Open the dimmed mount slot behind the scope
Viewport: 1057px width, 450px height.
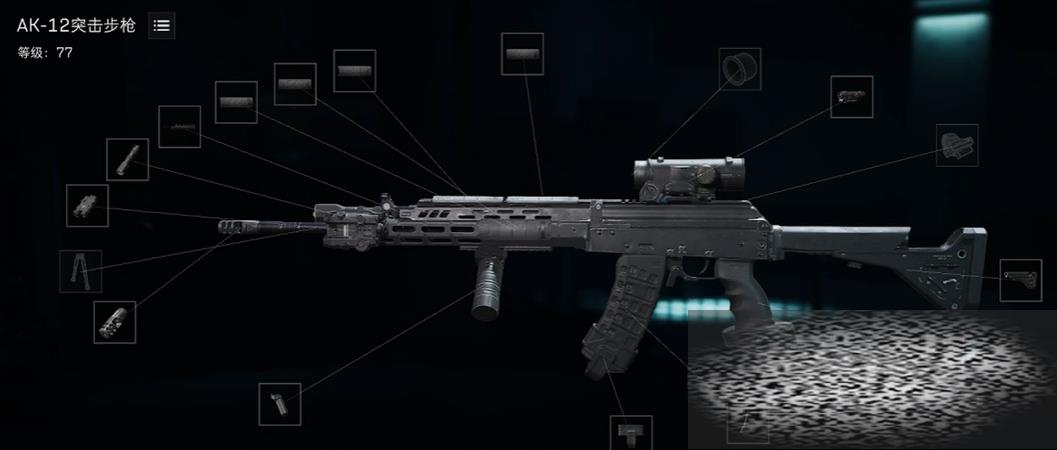tap(957, 145)
